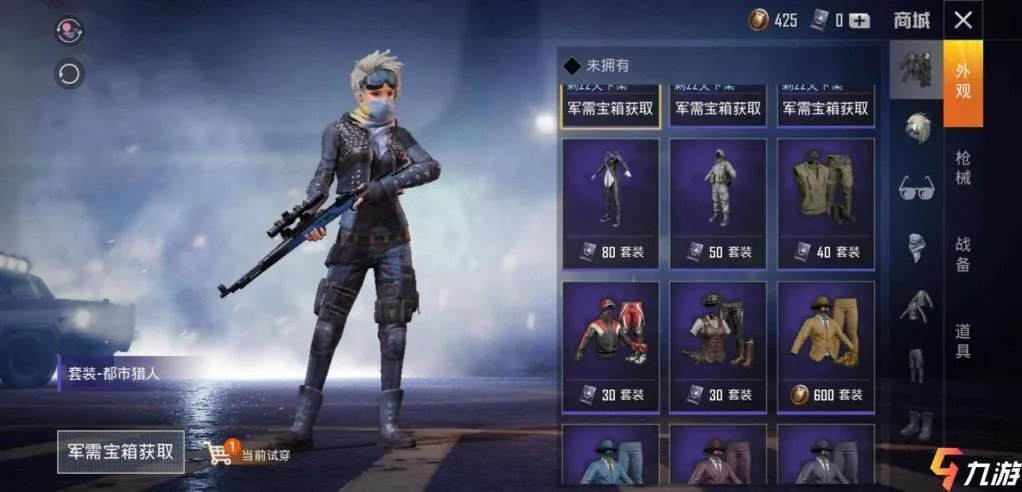
Task: Choose the brown vest 30 套装 tile
Action: click(718, 346)
